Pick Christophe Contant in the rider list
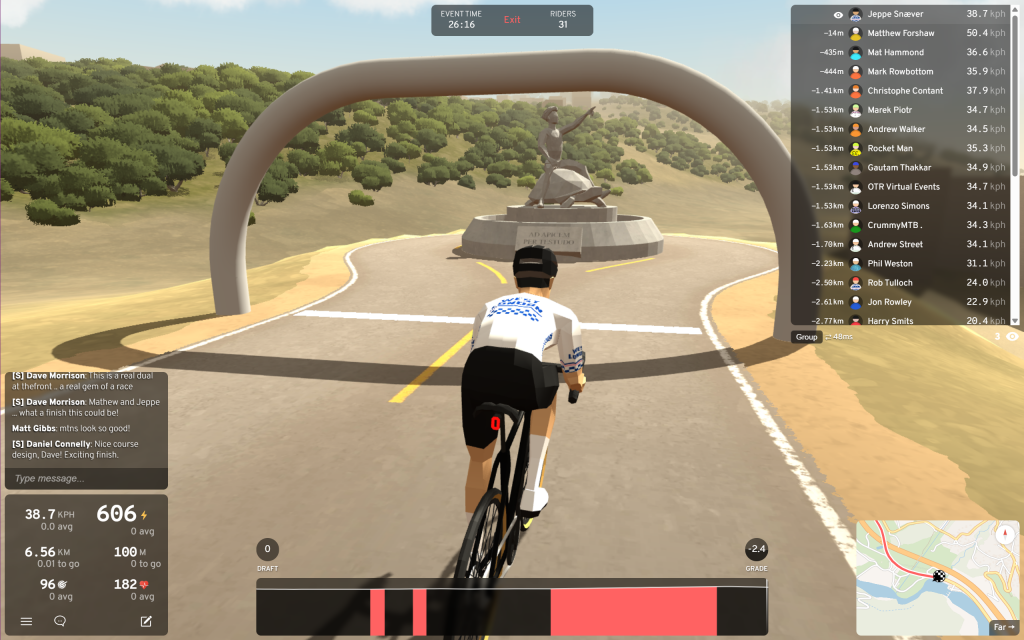Screen dimensions: 1024x640 905,91
